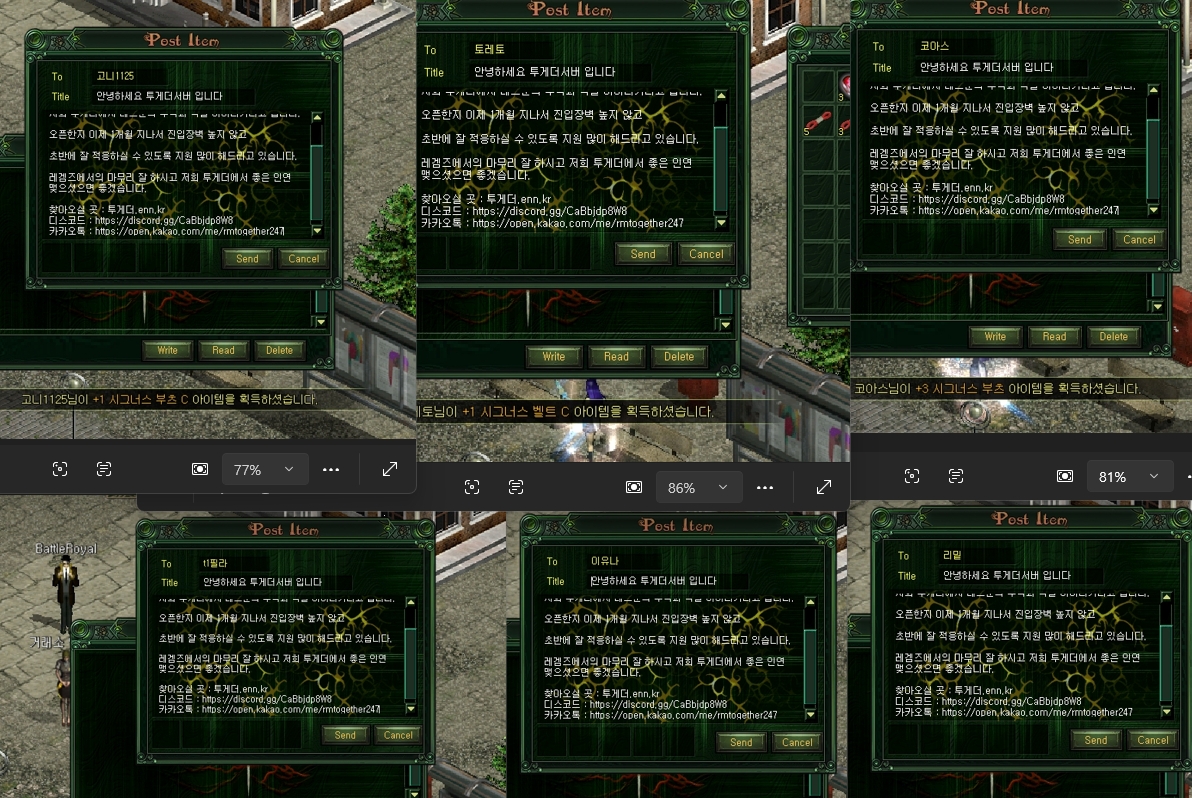The width and height of the screenshot is (1192, 798).
Task: Cancel the post addressed to 이유나
Action: tap(797, 742)
